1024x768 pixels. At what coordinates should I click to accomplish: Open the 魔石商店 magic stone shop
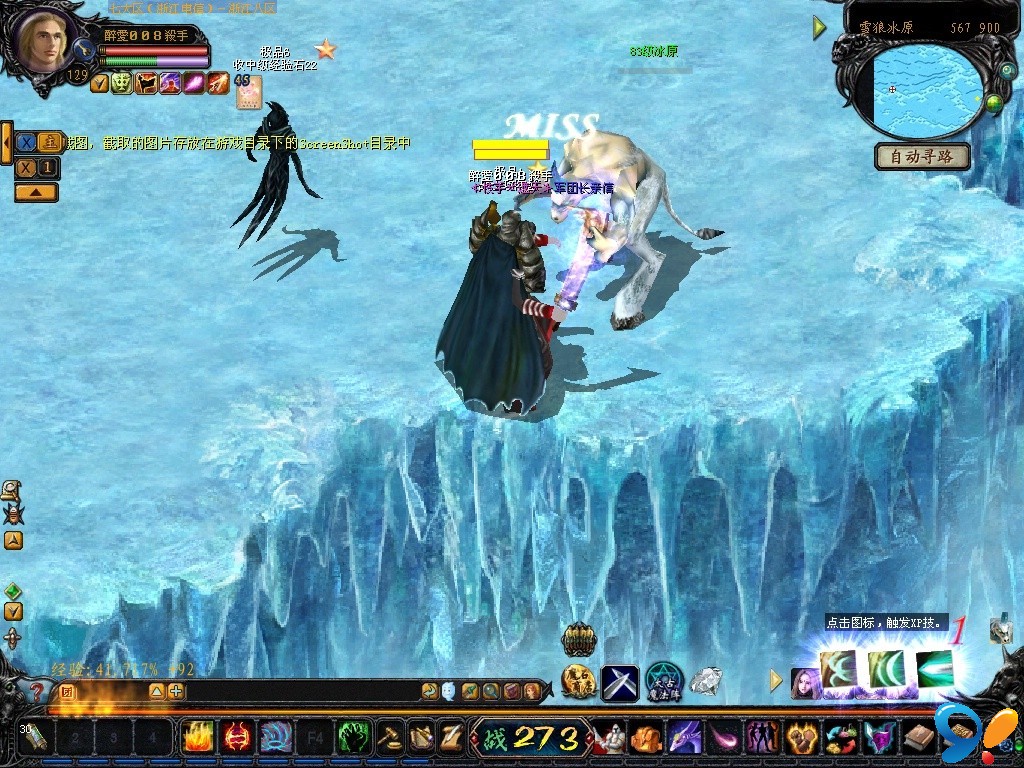coord(579,682)
